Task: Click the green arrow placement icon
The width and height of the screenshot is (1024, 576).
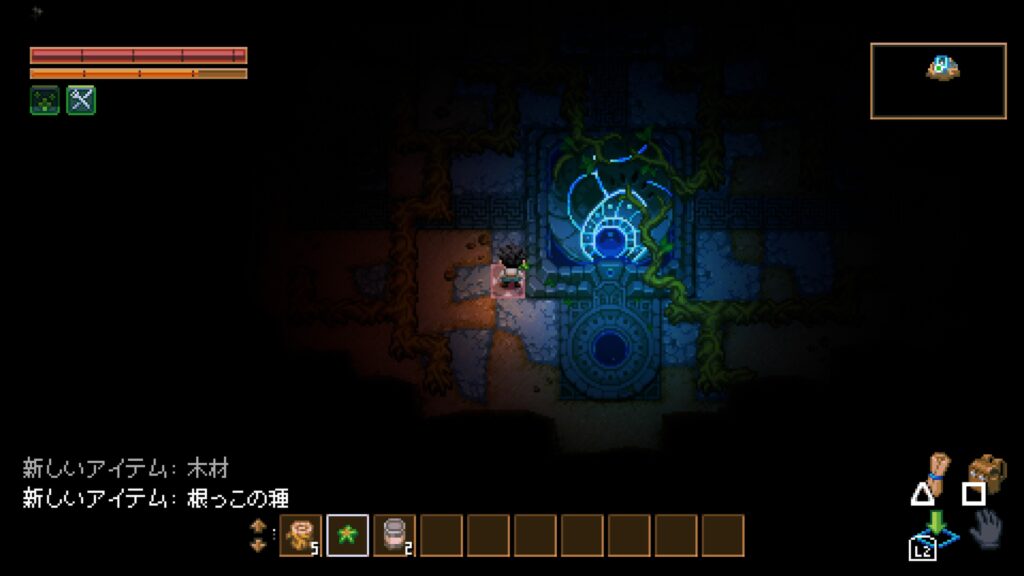Action: click(x=938, y=526)
